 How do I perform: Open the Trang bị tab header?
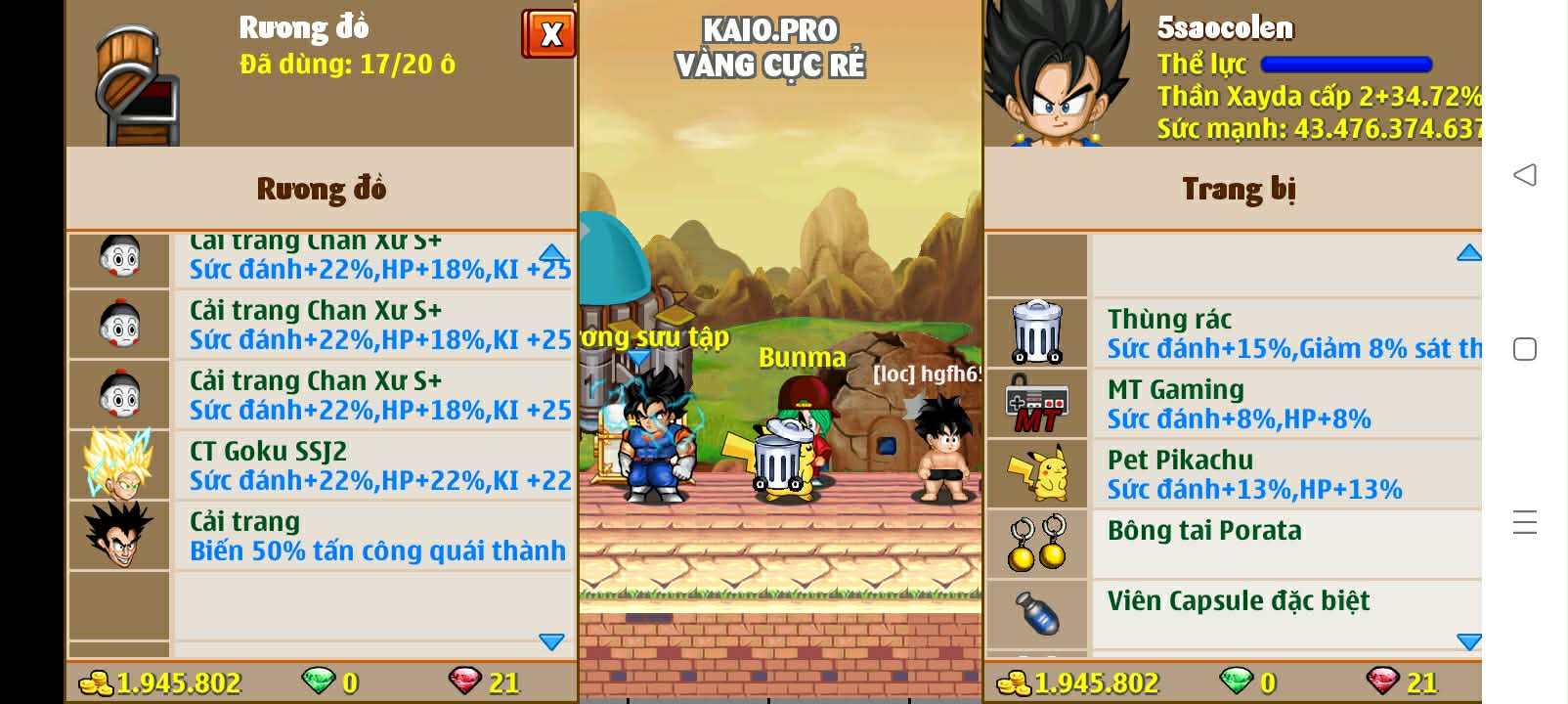1238,189
